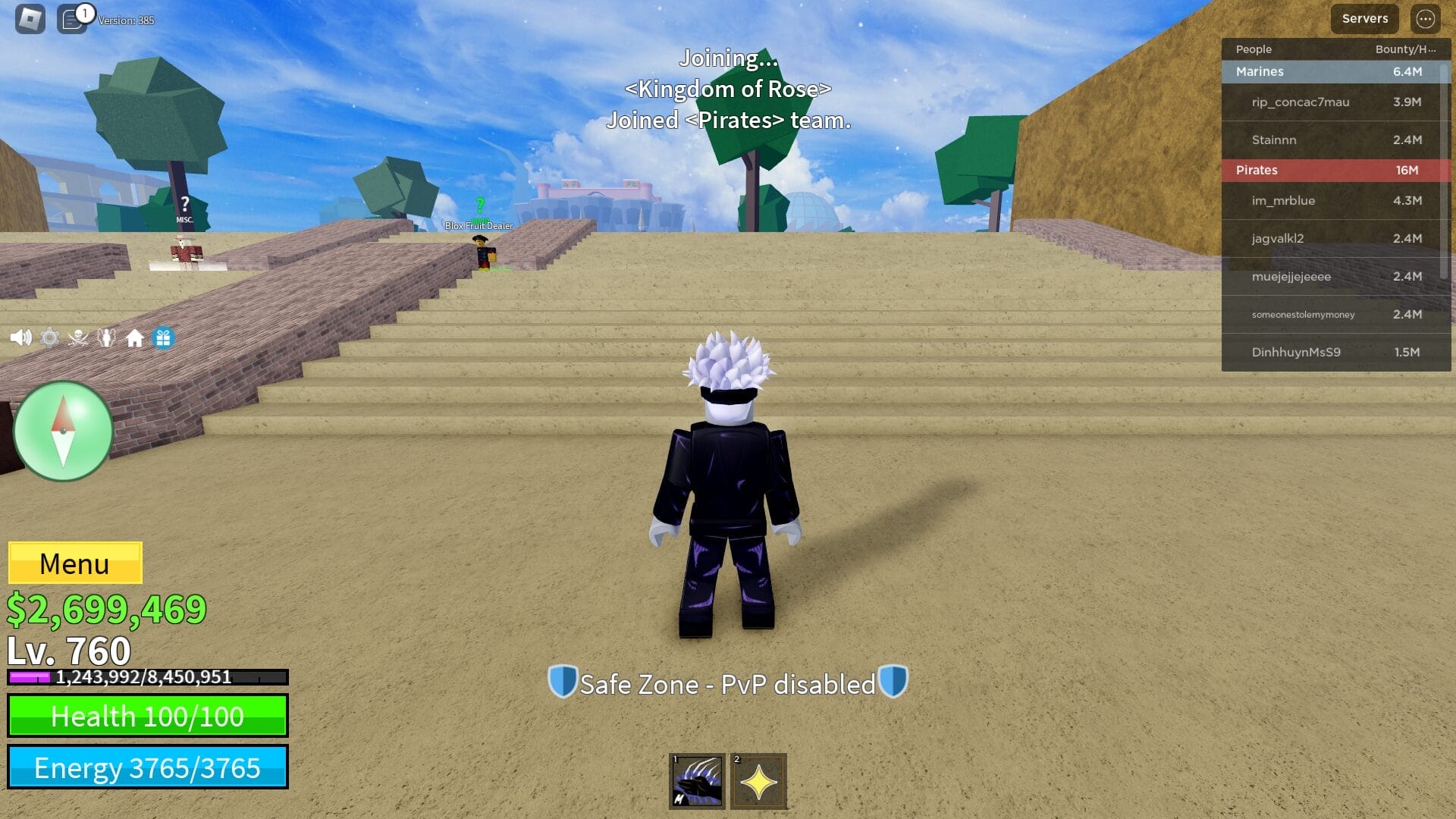The height and width of the screenshot is (819, 1456).
Task: Select the Pirates team header
Action: click(x=1256, y=170)
